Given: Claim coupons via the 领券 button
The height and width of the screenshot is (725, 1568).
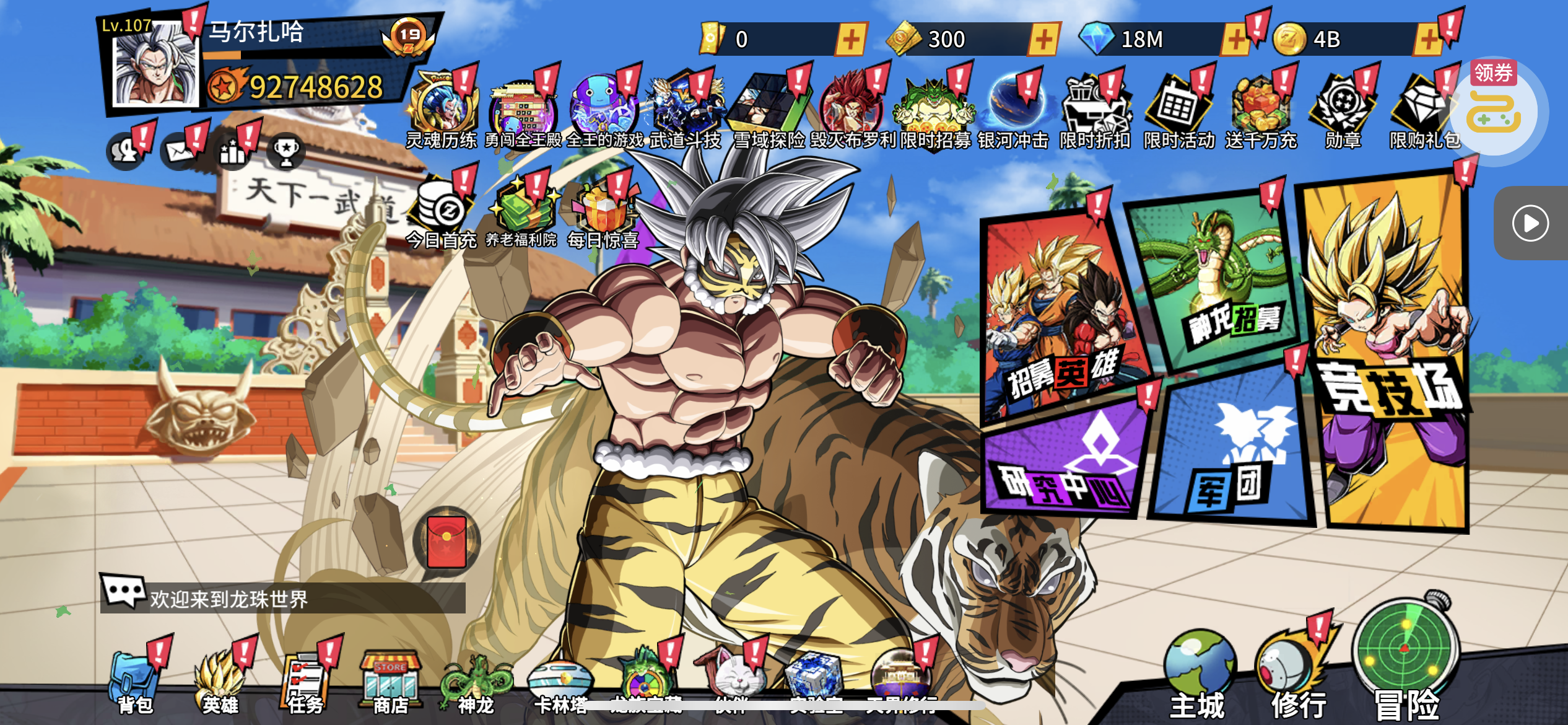Looking at the screenshot, I should (1494, 105).
